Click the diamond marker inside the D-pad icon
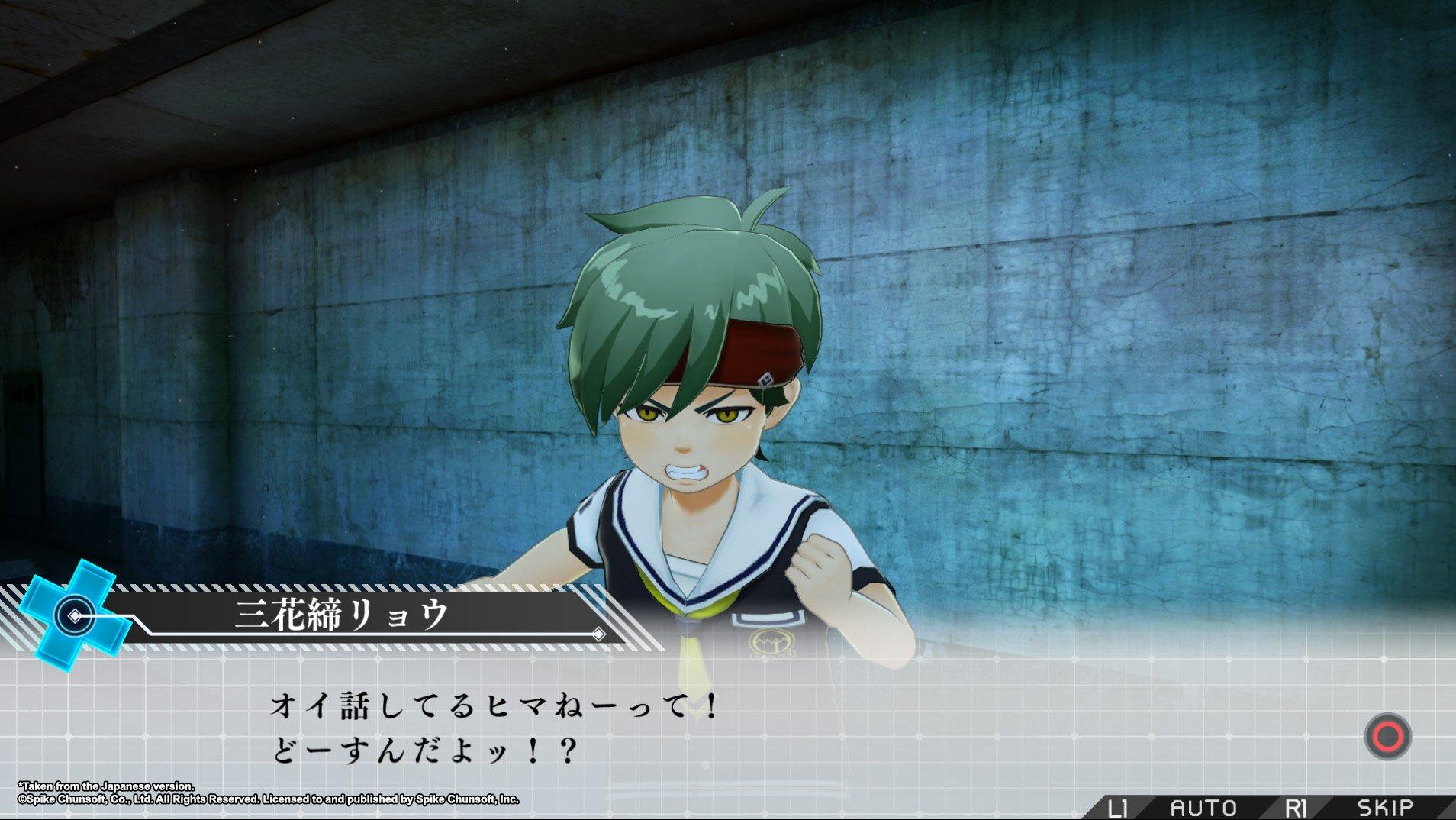Screen dimensions: 1456x820 [75, 616]
